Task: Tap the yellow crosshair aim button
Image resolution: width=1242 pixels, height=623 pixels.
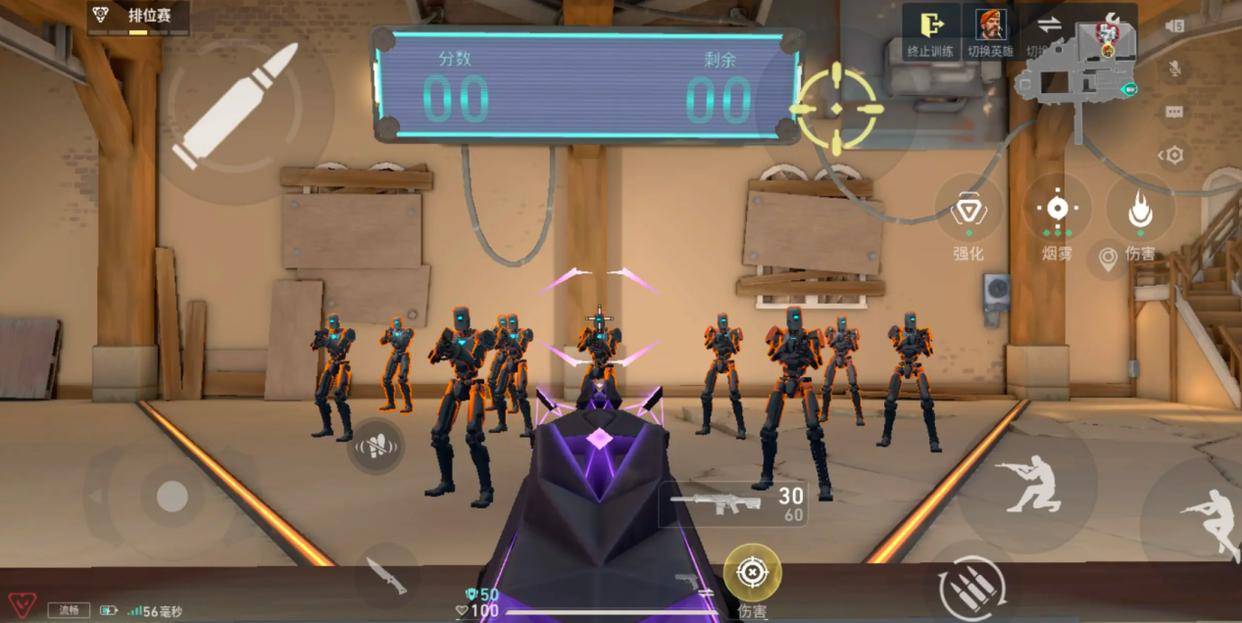Action: [837, 108]
